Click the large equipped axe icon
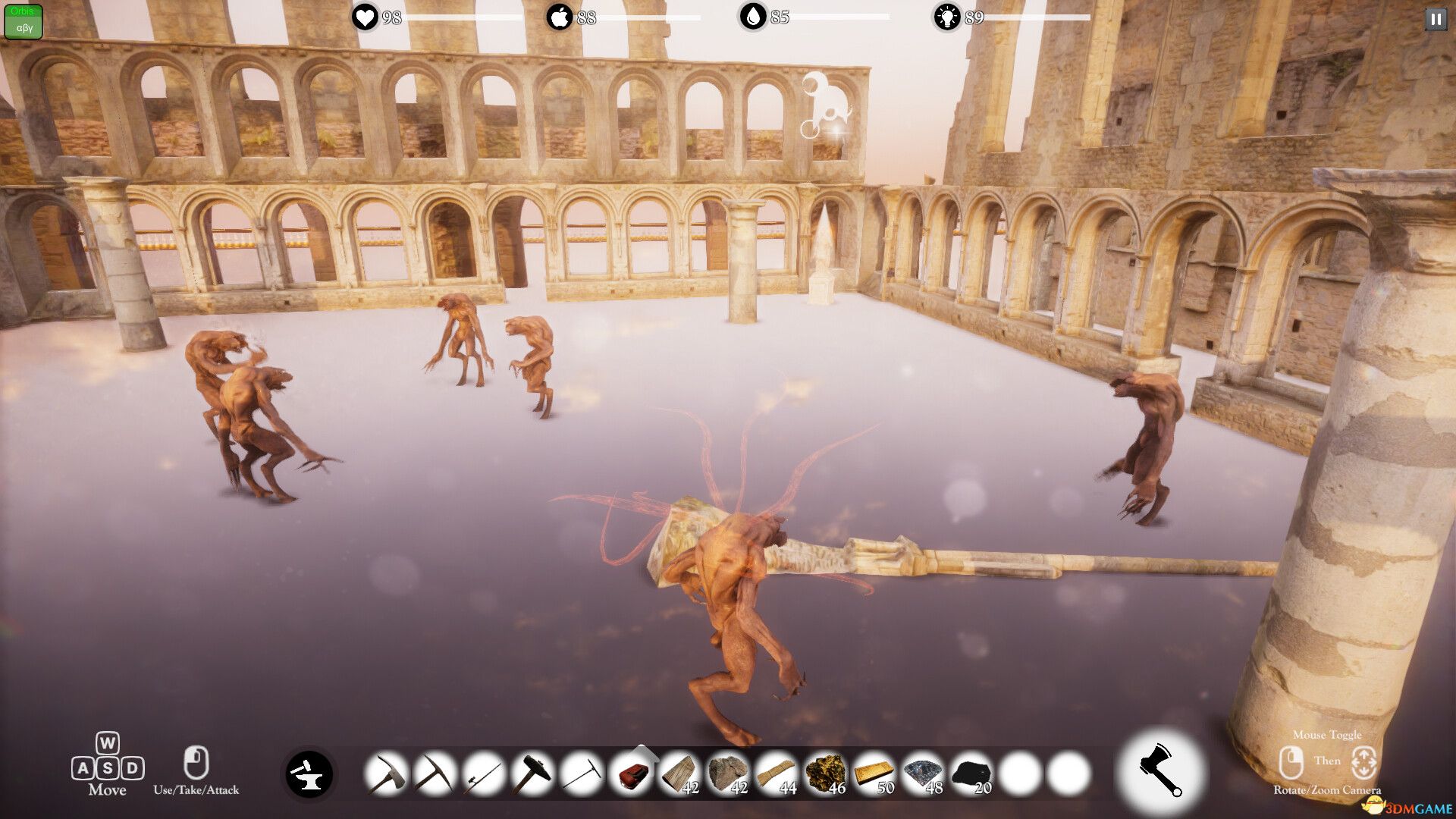 pyautogui.click(x=1159, y=771)
